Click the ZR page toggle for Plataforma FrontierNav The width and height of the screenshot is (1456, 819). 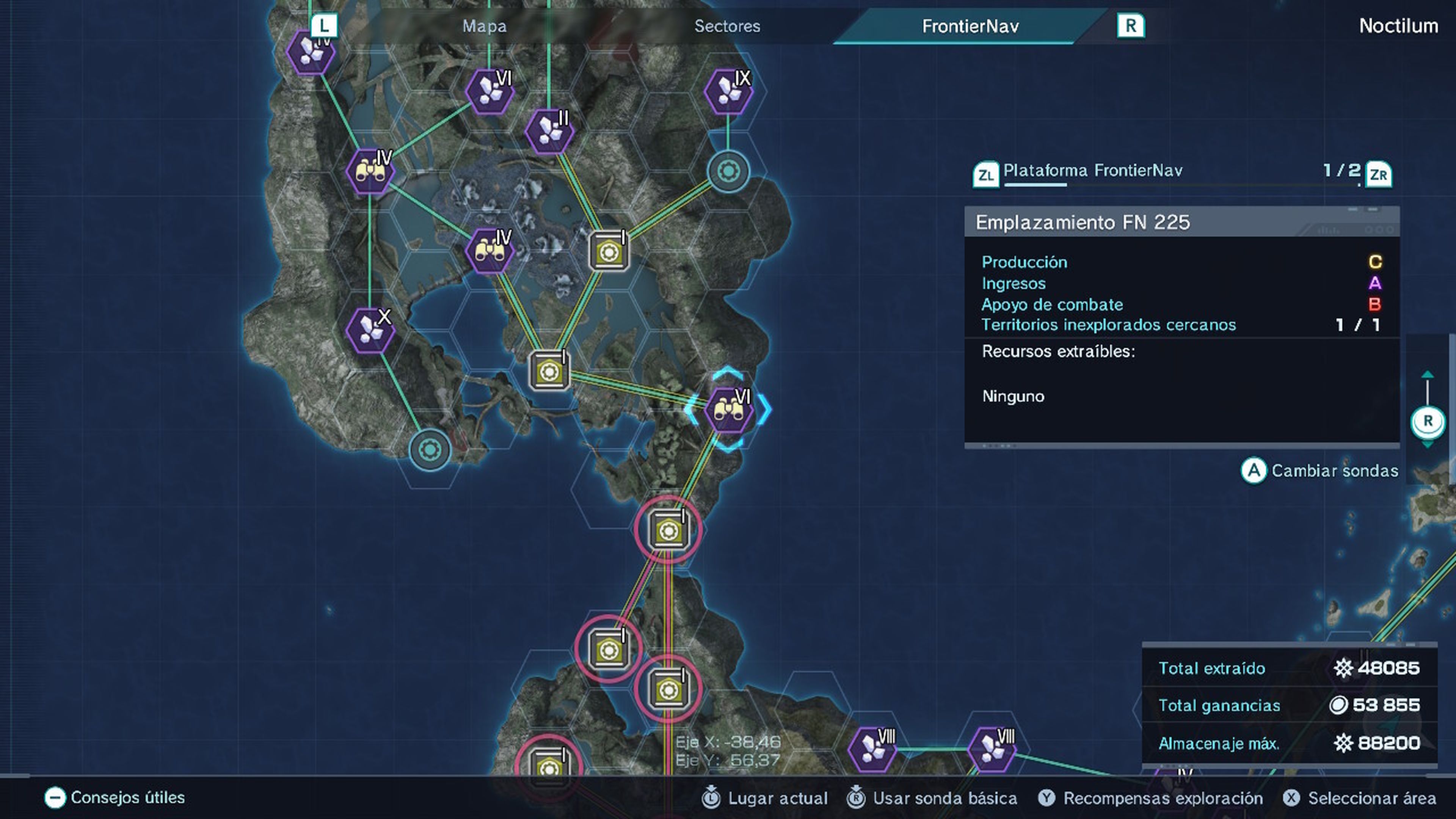[x=1379, y=175]
